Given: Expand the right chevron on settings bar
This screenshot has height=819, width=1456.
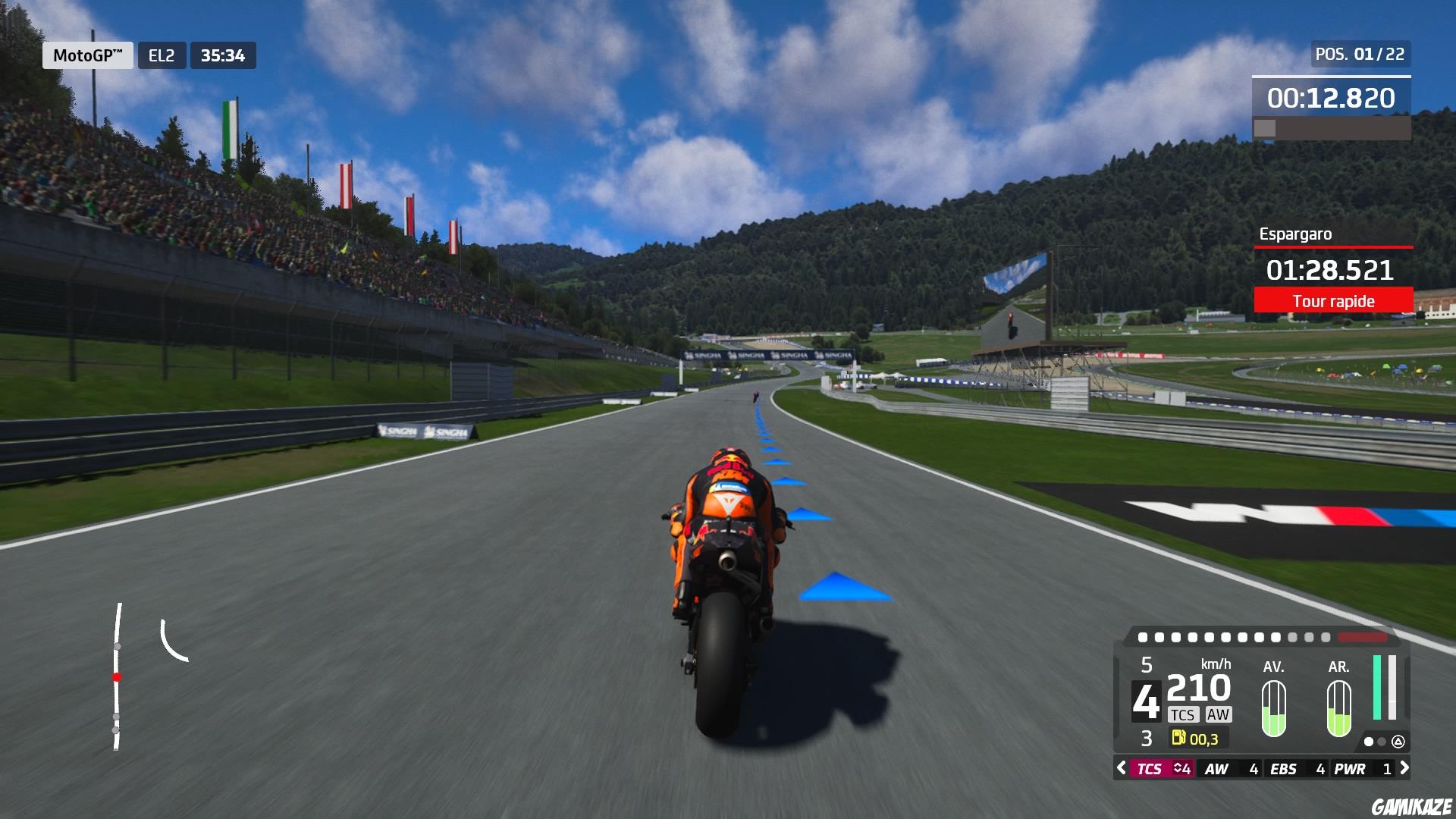Looking at the screenshot, I should [x=1406, y=769].
